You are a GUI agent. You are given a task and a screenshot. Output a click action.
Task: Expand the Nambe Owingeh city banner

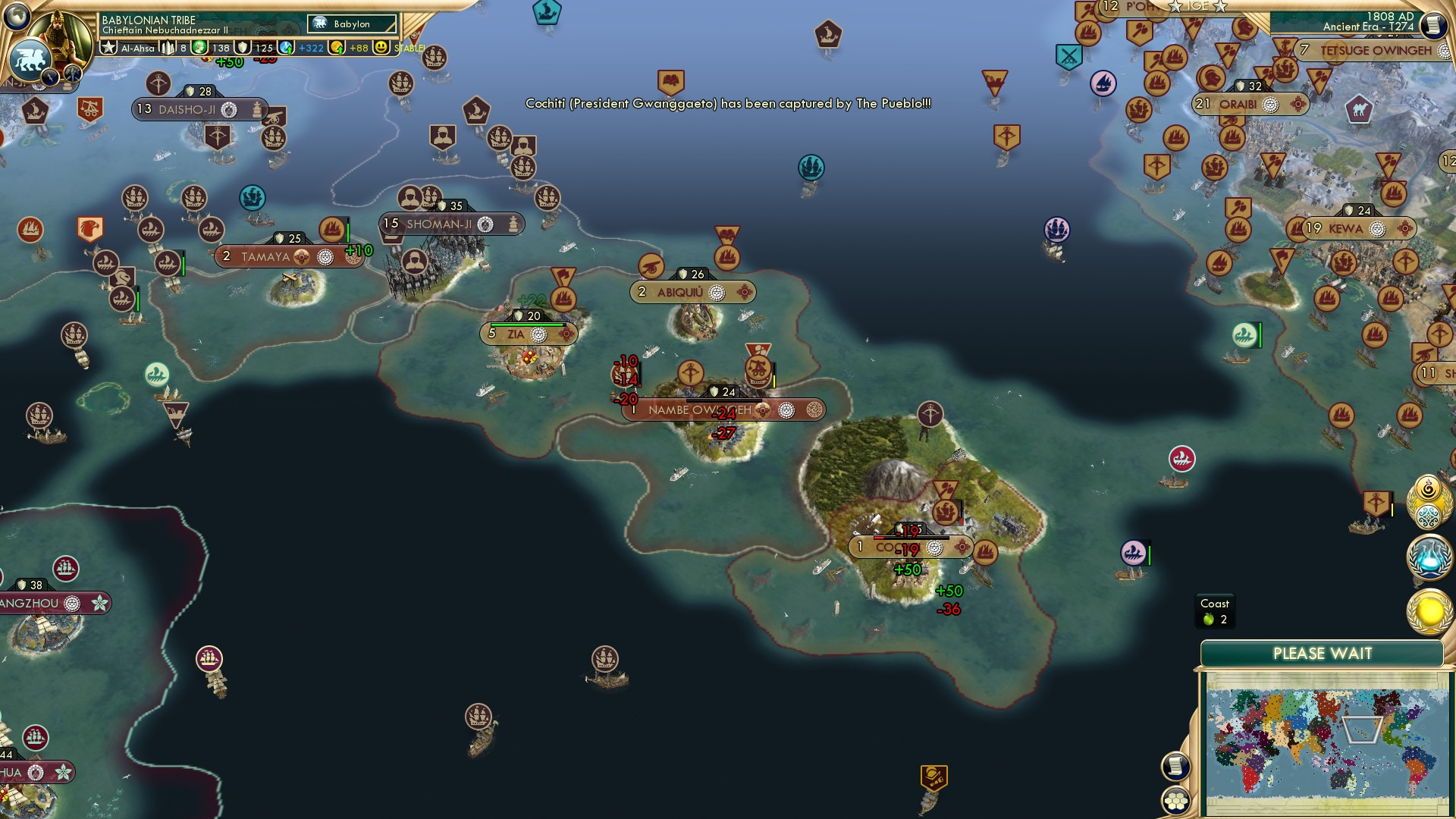click(x=701, y=409)
